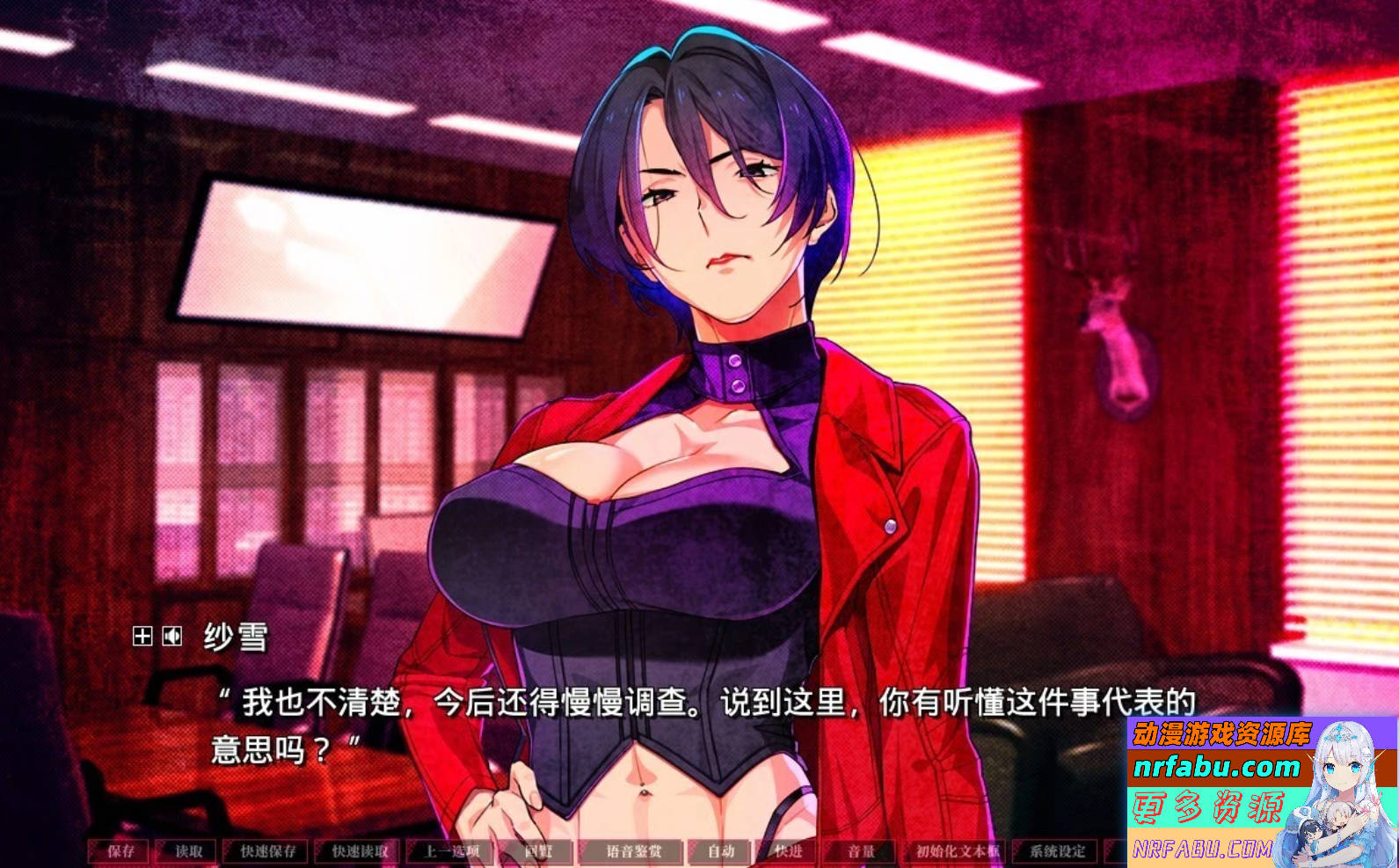Choose 快速读取 quick load
This screenshot has width=1399, height=868.
coord(360,851)
